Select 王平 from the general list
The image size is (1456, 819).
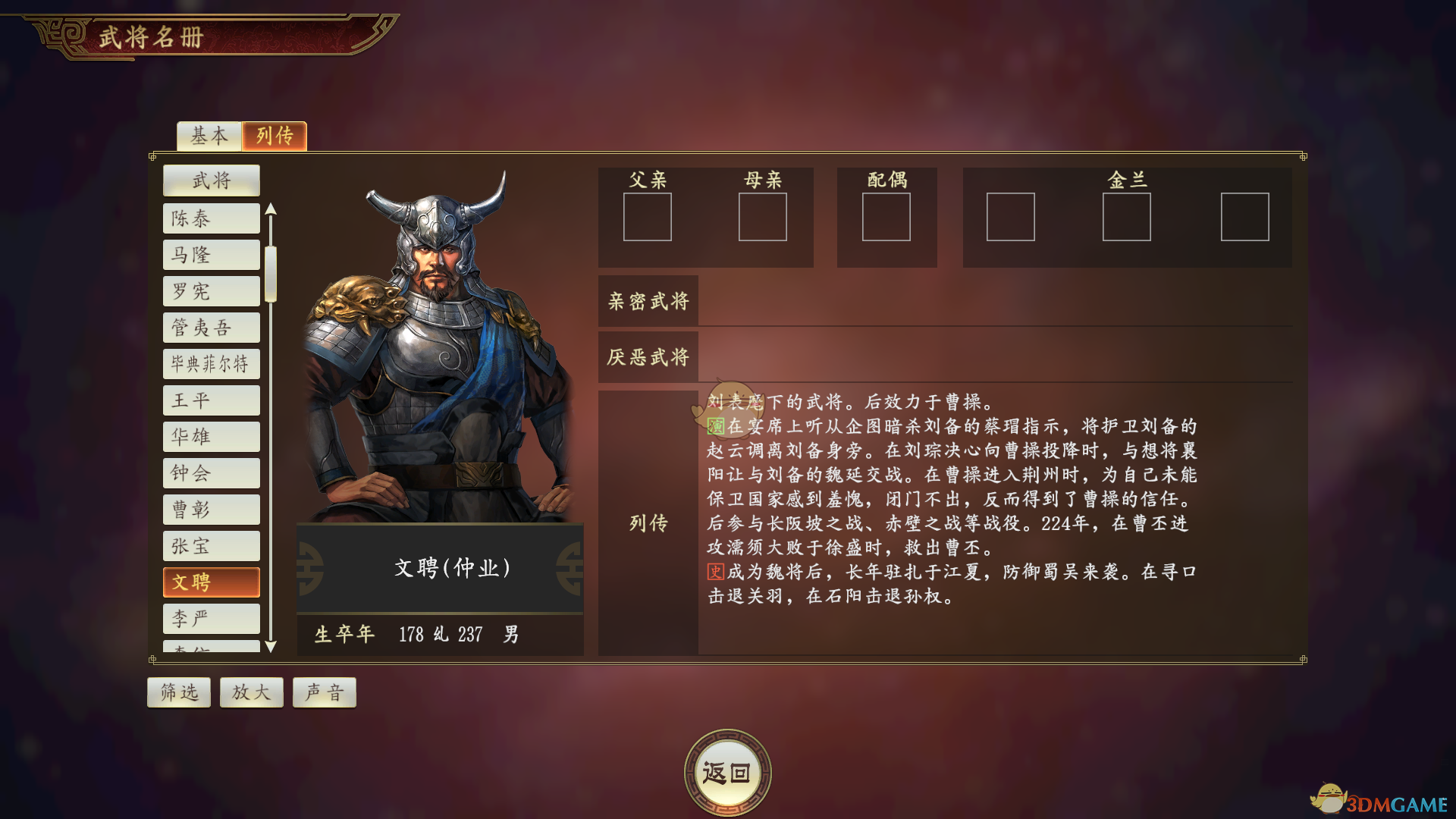[211, 400]
